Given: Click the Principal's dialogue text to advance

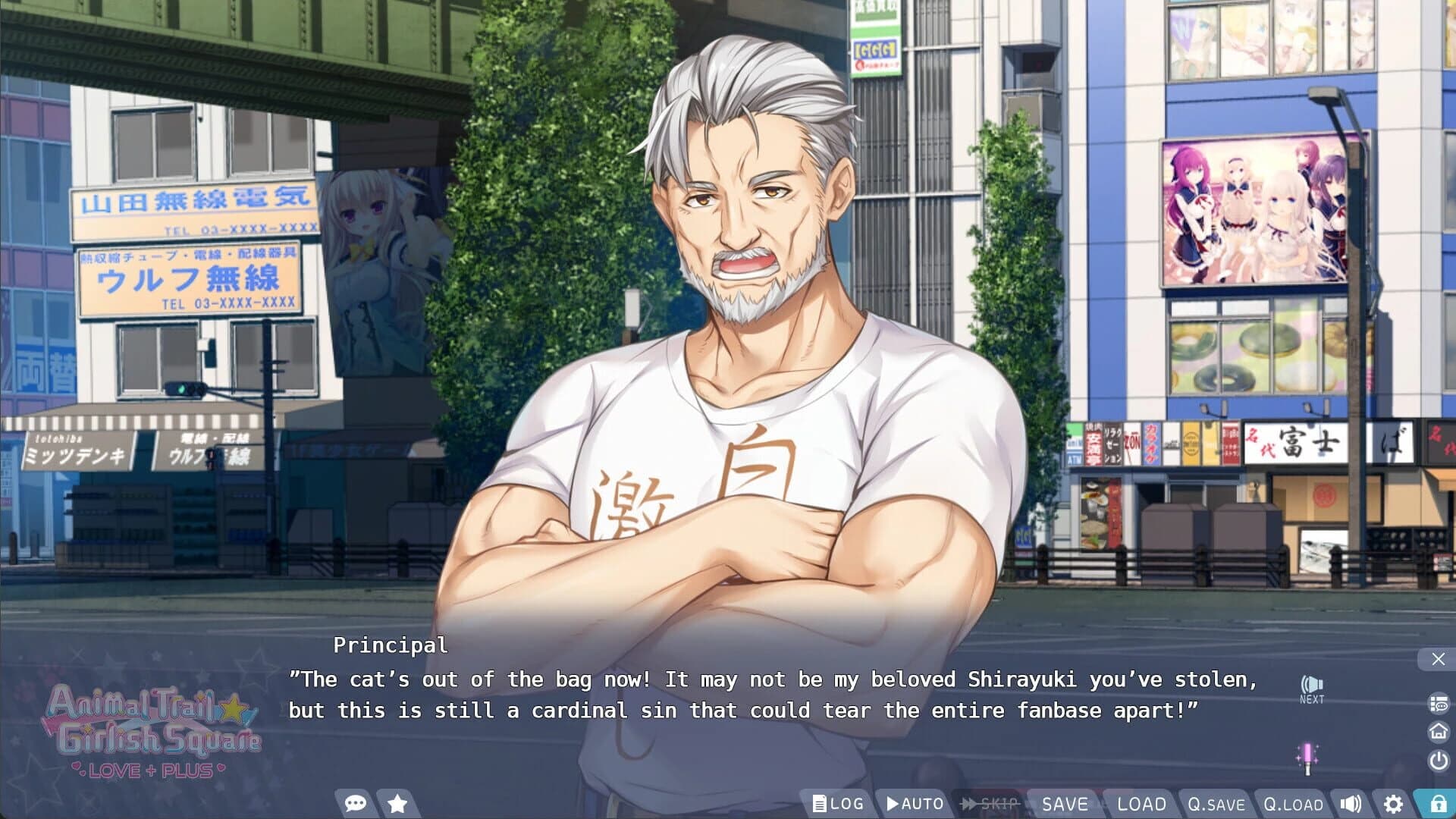Looking at the screenshot, I should [x=758, y=695].
